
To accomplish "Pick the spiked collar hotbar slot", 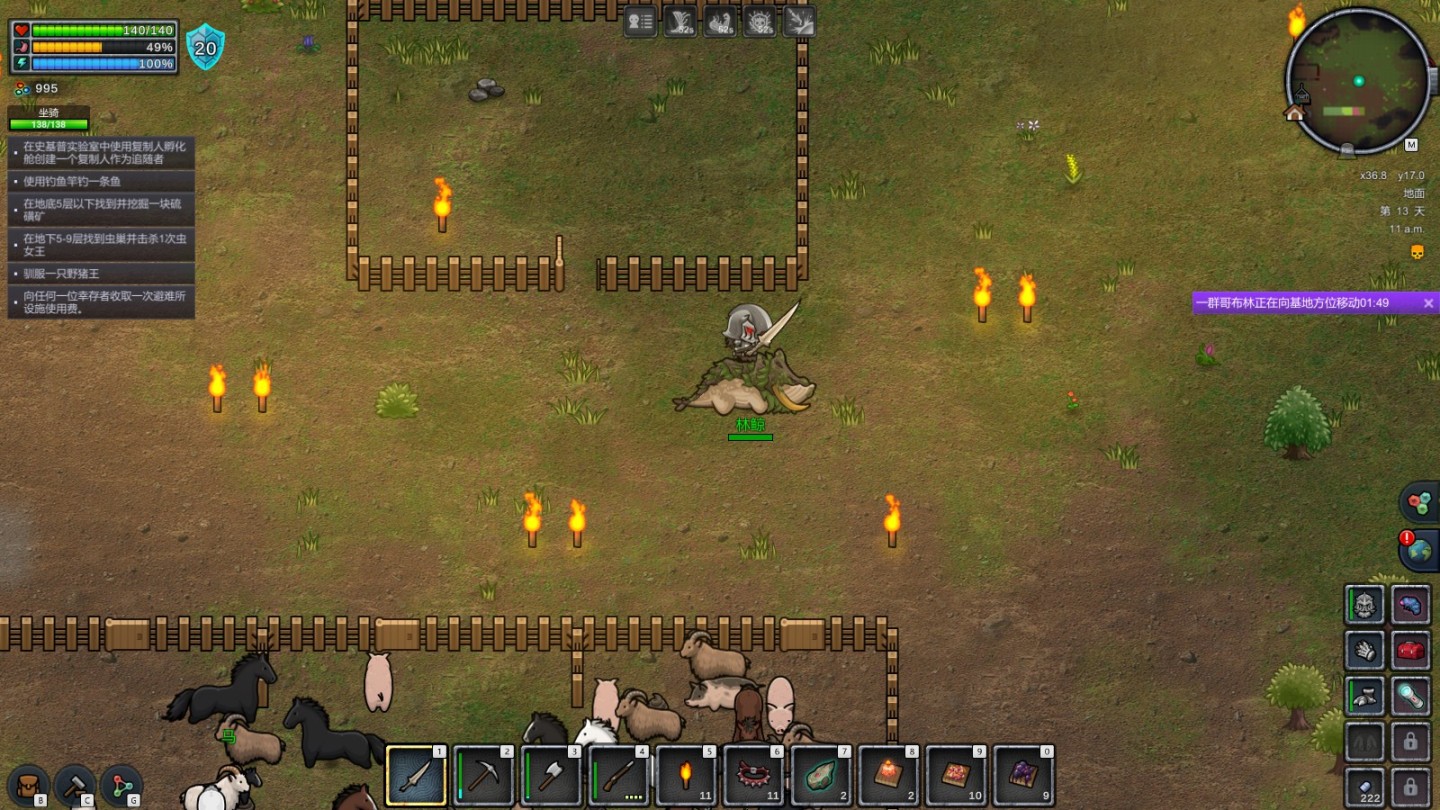I will click(754, 776).
